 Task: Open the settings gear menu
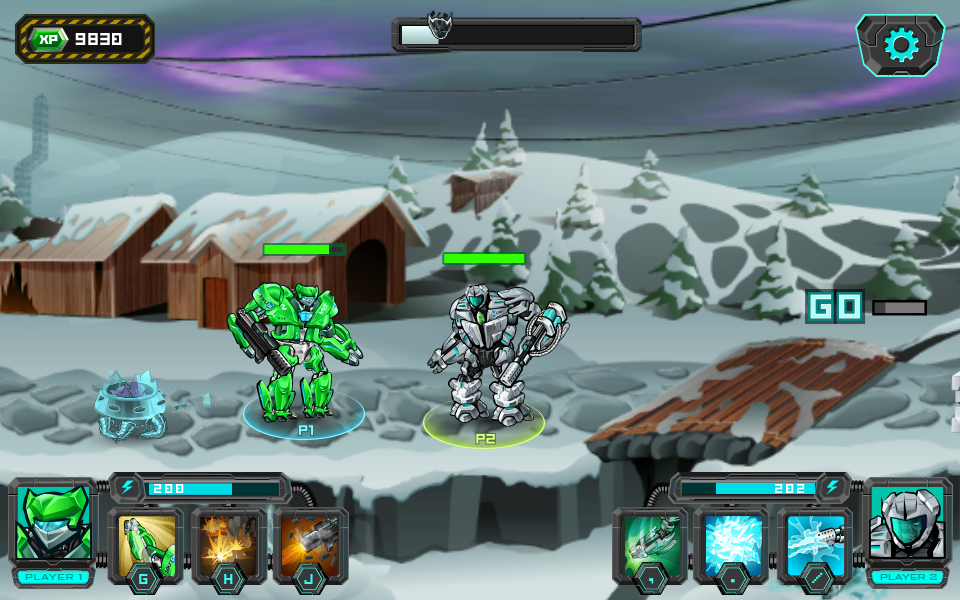click(x=901, y=45)
